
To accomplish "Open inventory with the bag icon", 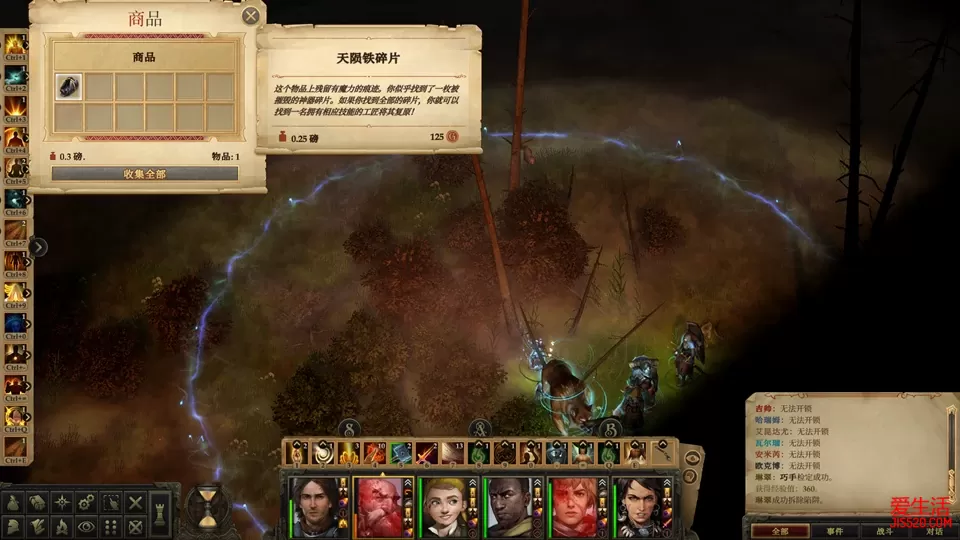I will [x=15, y=502].
